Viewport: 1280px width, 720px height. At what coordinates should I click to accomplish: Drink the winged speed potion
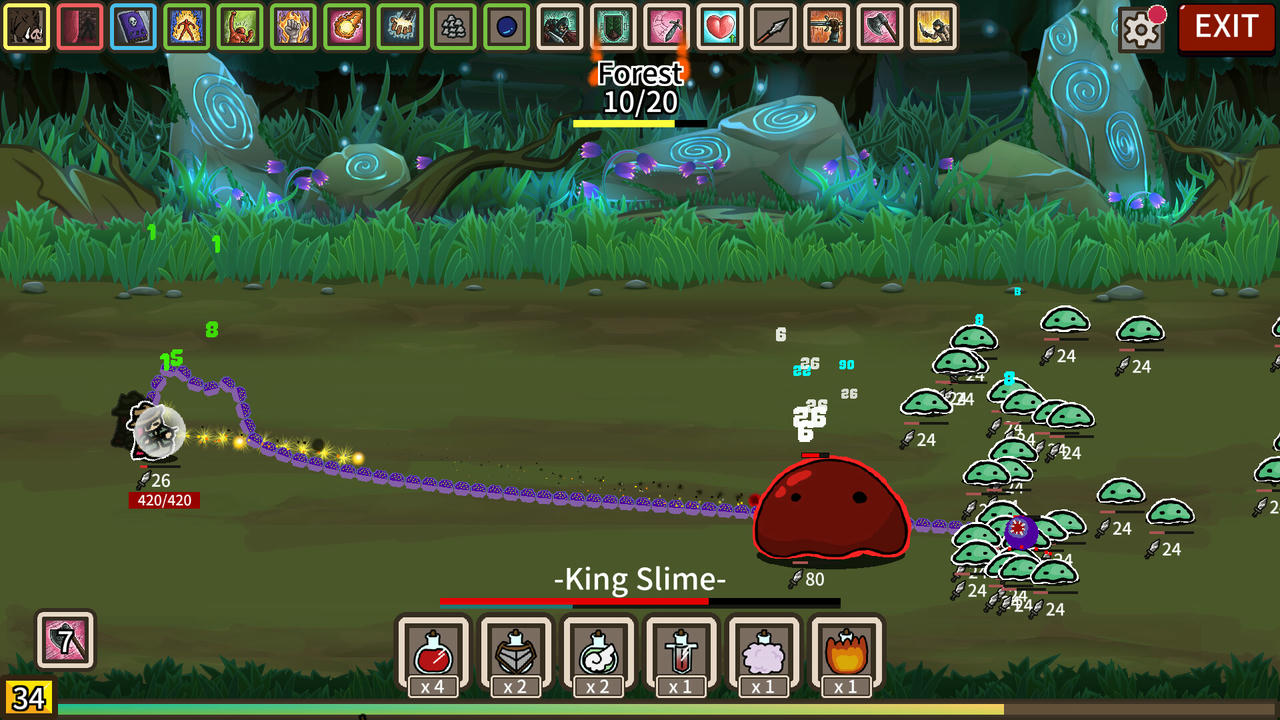(600, 652)
